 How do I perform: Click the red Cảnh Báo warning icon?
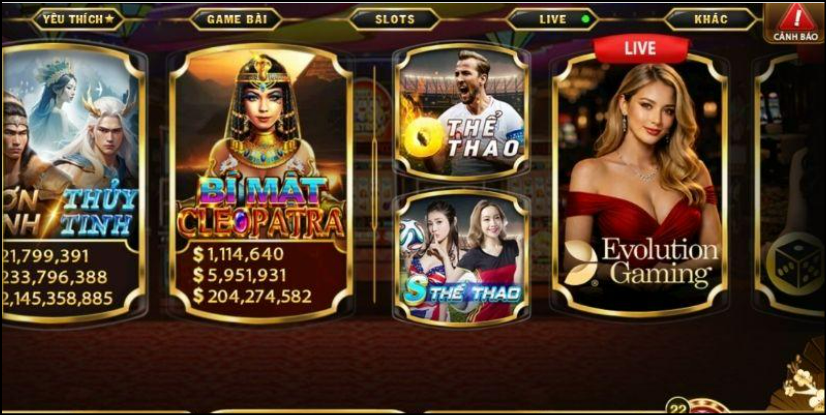click(x=797, y=22)
